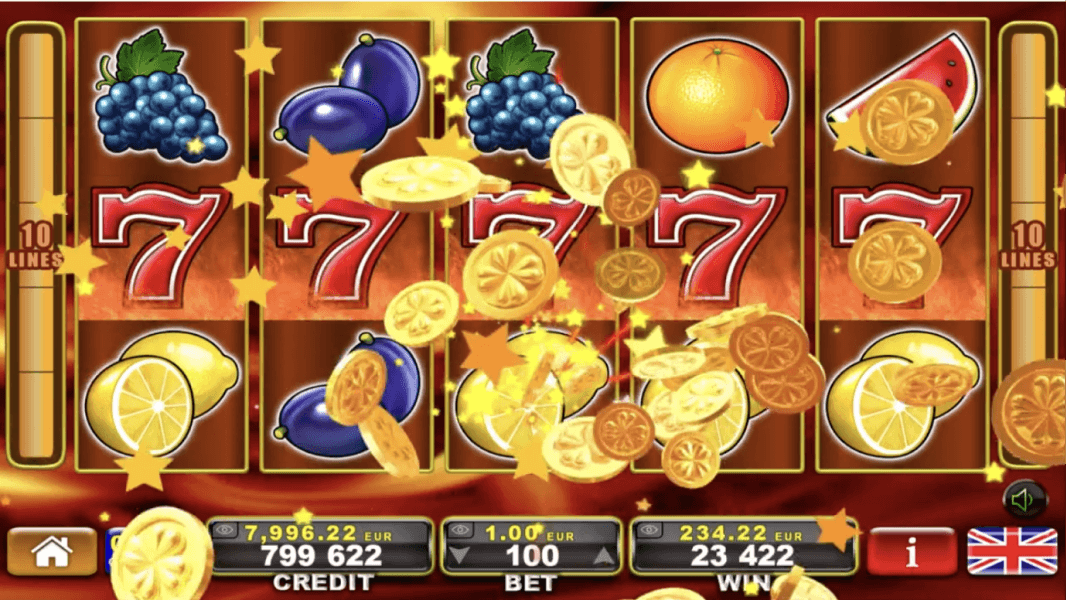Open the red info paytable button

(x=911, y=551)
